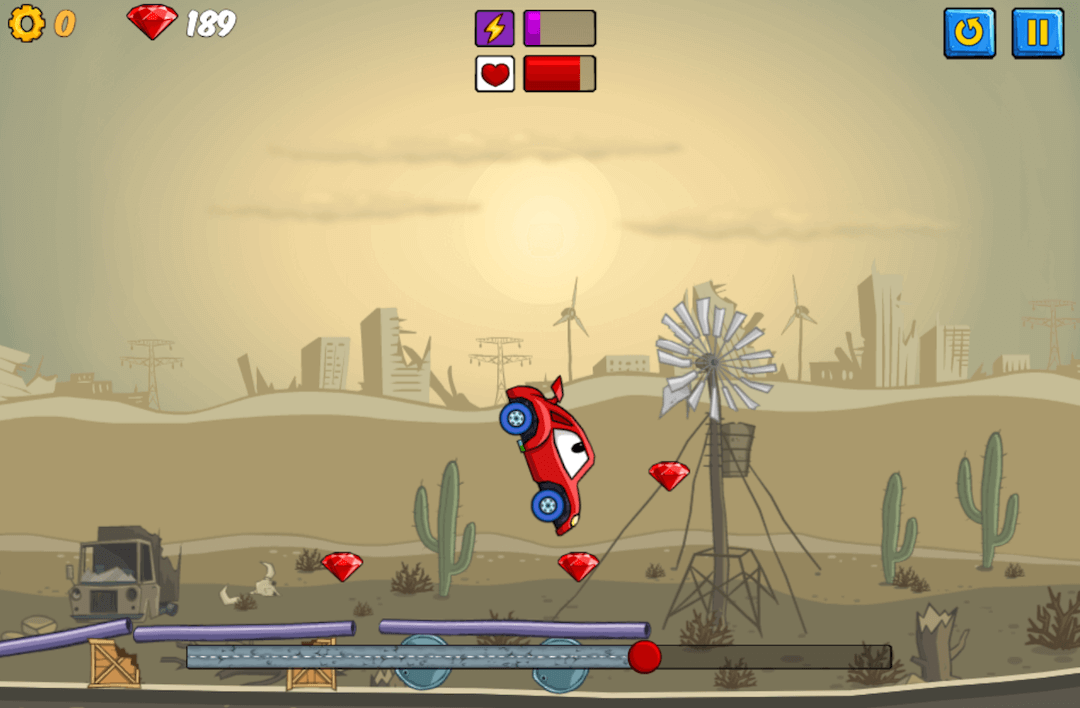Image resolution: width=1080 pixels, height=708 pixels.
Task: Restart the level with the circular arrow button
Action: pyautogui.click(x=969, y=33)
